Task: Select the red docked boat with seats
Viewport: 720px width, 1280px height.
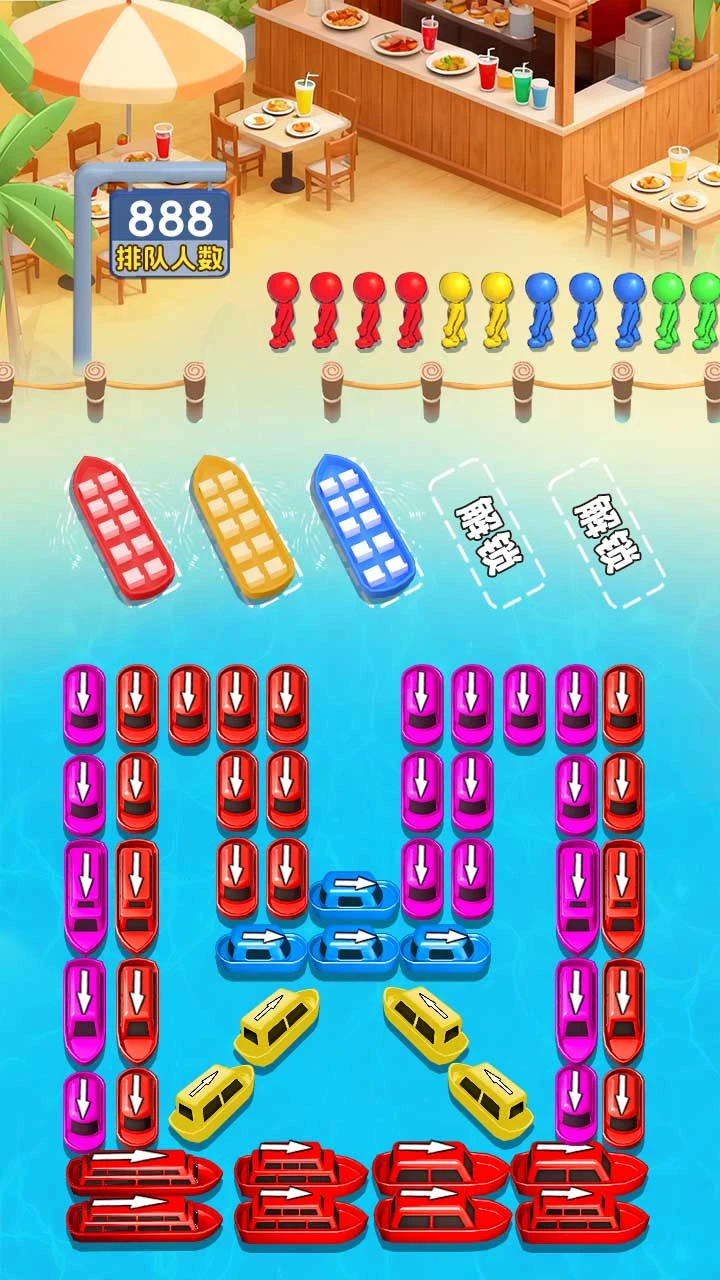Action: pos(123,528)
